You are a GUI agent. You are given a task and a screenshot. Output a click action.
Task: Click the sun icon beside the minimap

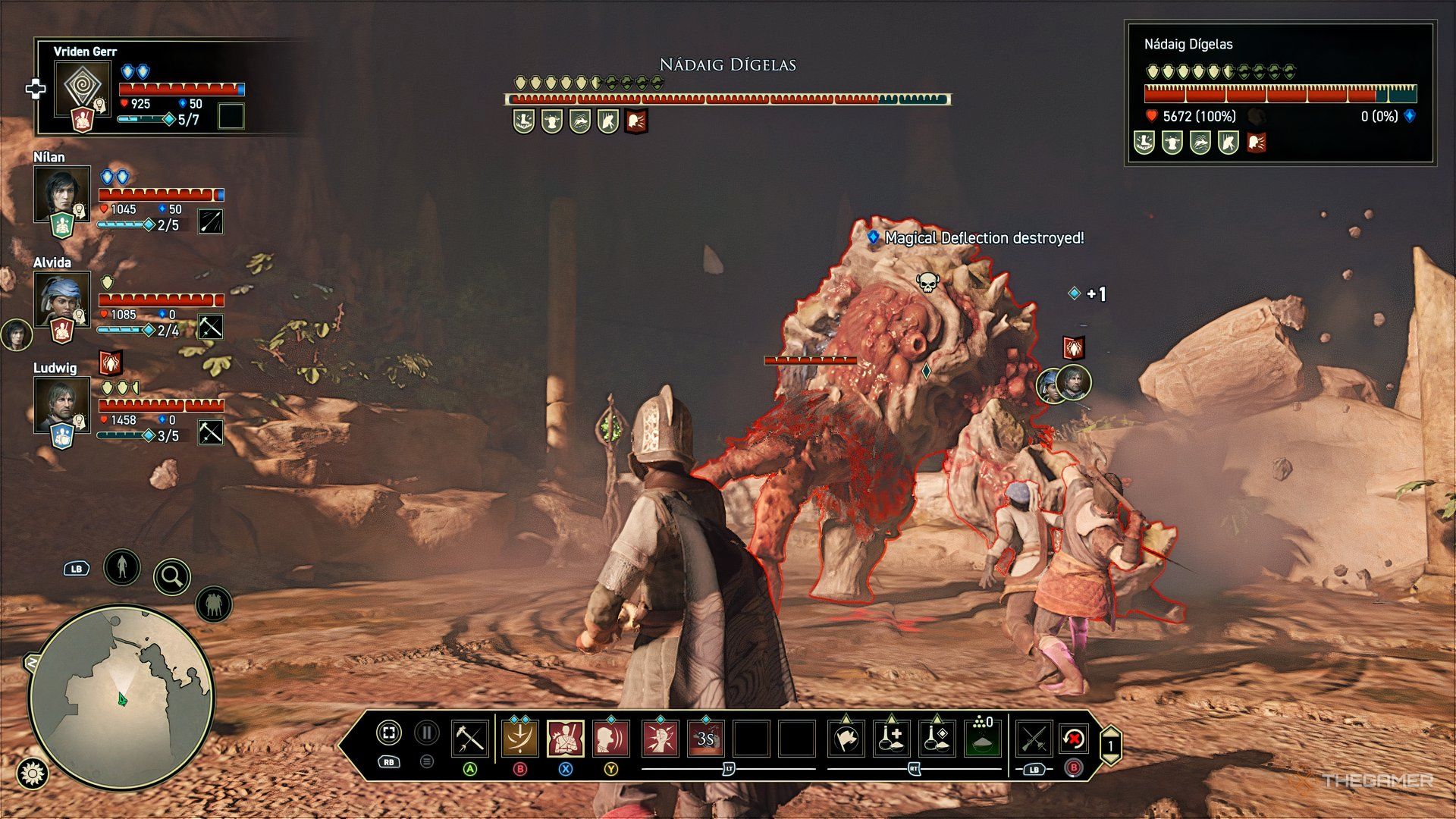click(33, 773)
